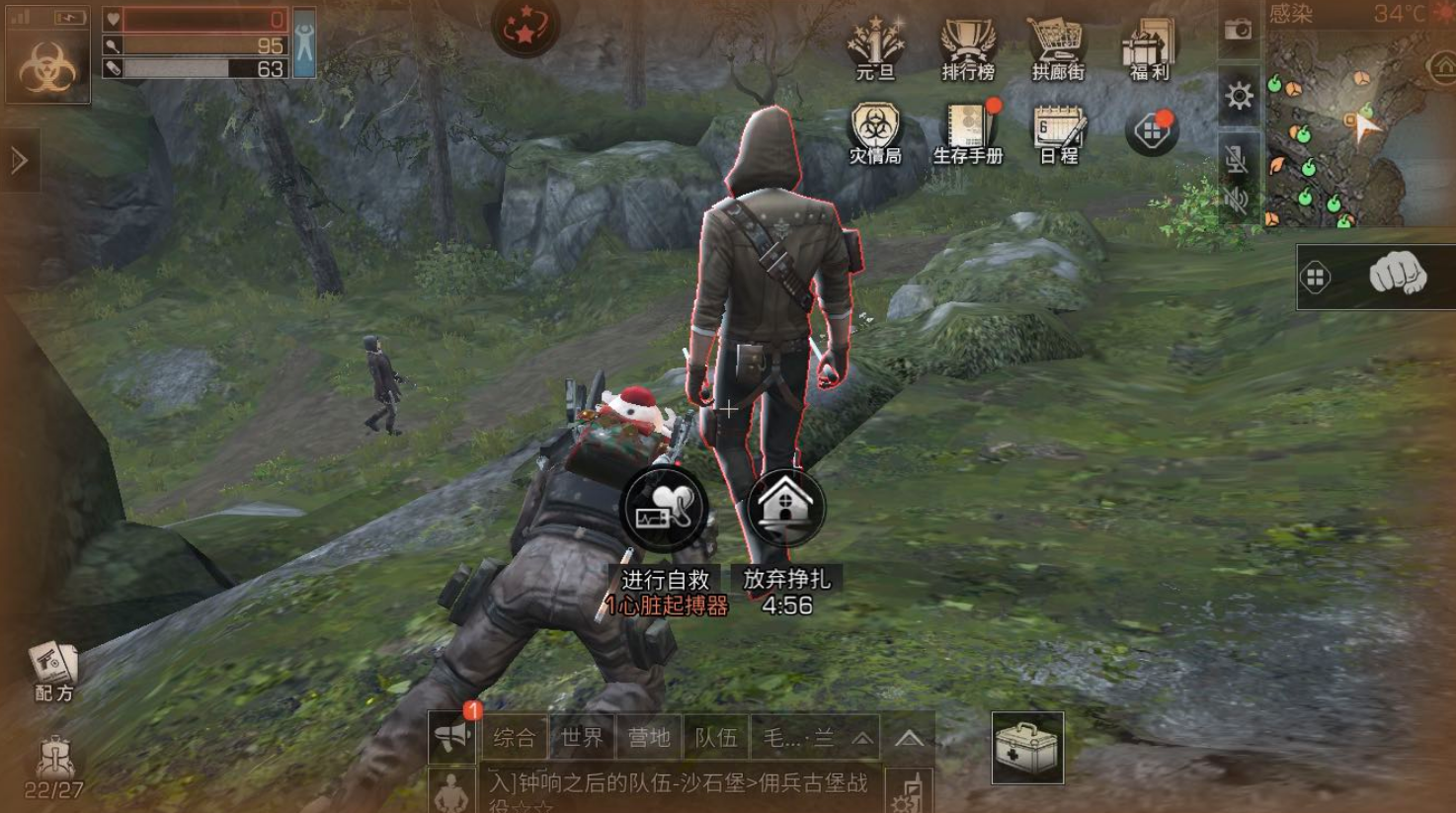Open the 元旦 New Year event

click(x=875, y=47)
